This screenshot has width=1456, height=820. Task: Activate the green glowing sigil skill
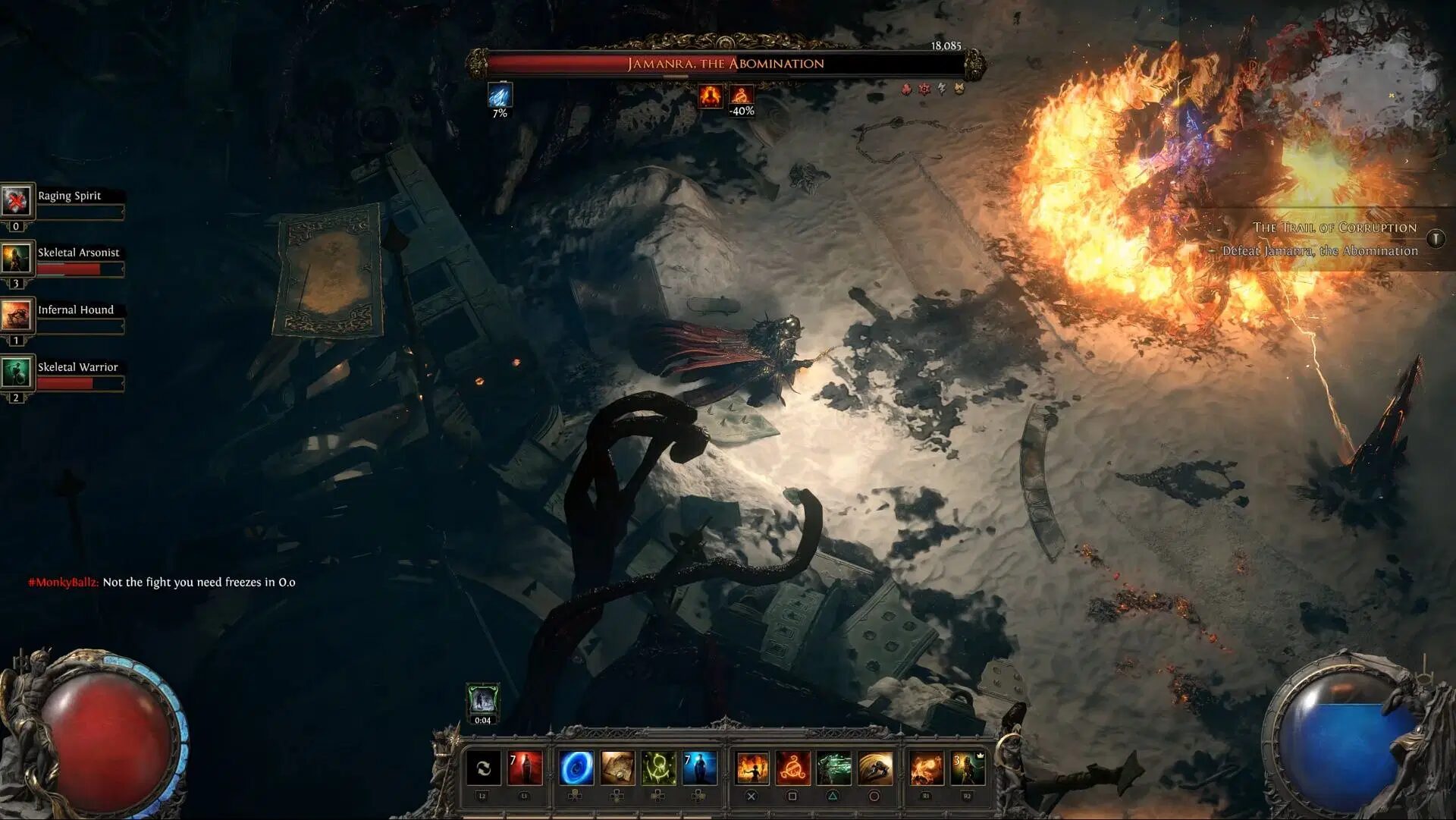[658, 768]
